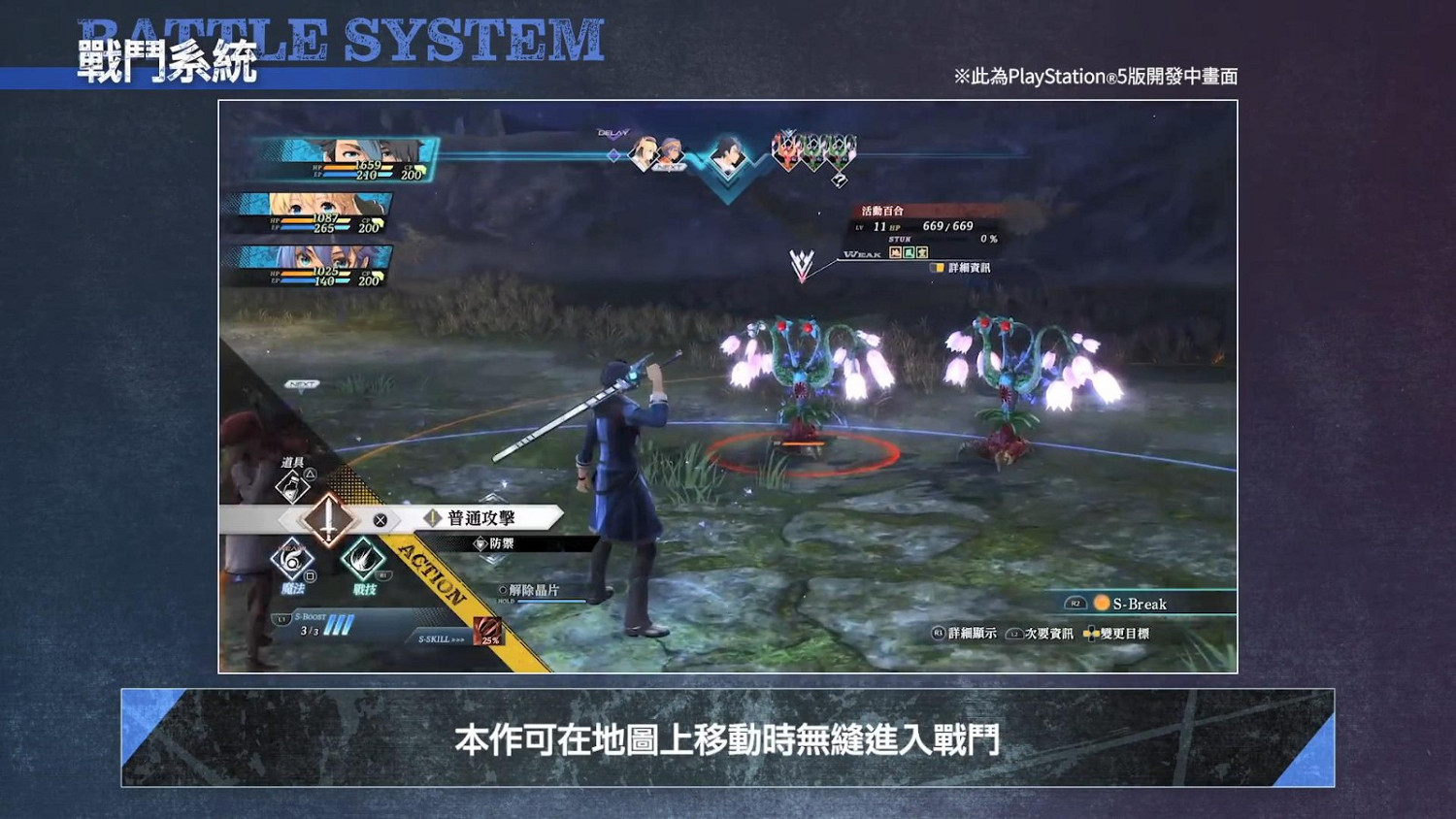
Task: Click the orange S-Break icon
Action: tap(1102, 603)
